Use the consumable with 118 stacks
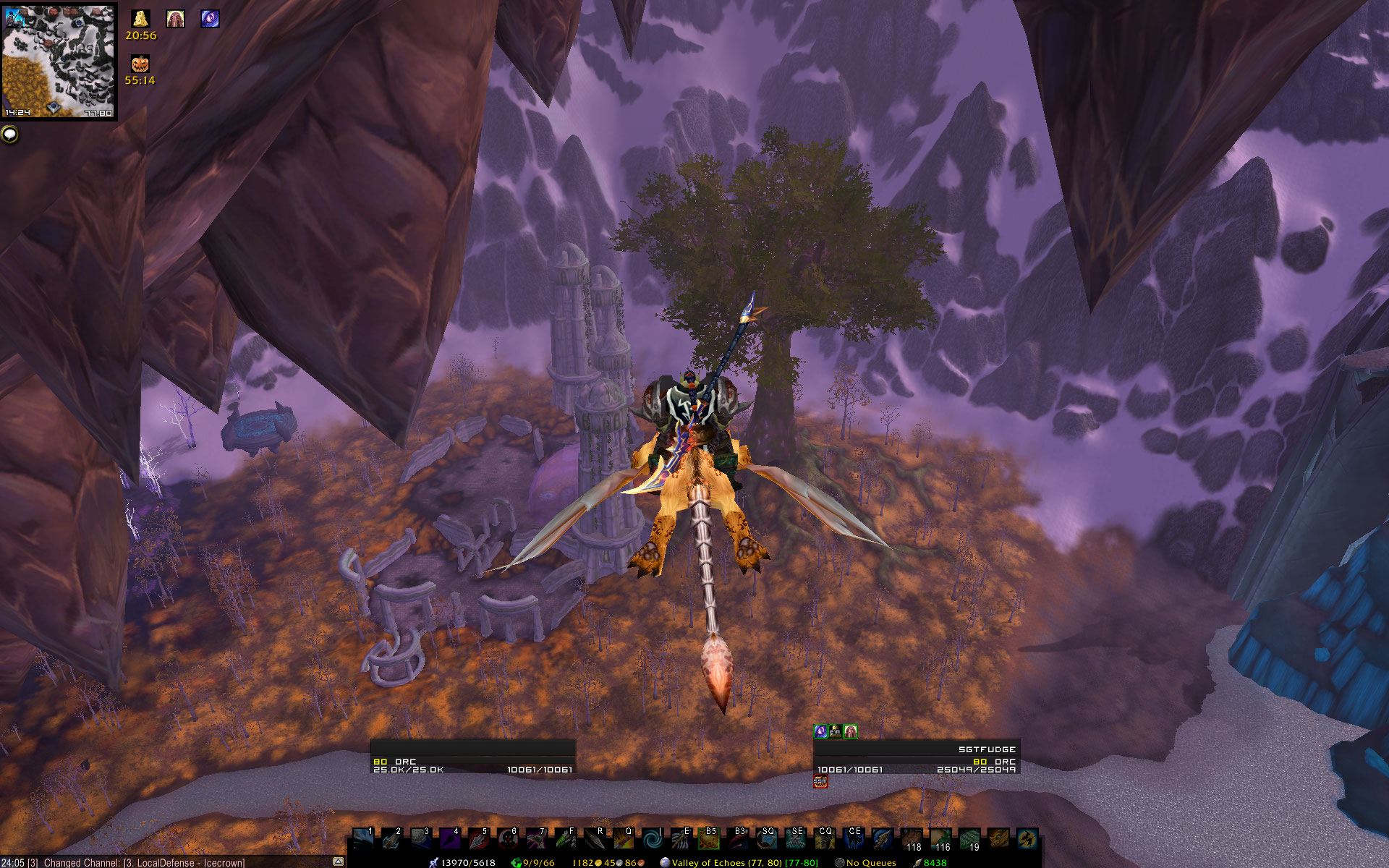Screen dimensions: 1389x868 912,839
